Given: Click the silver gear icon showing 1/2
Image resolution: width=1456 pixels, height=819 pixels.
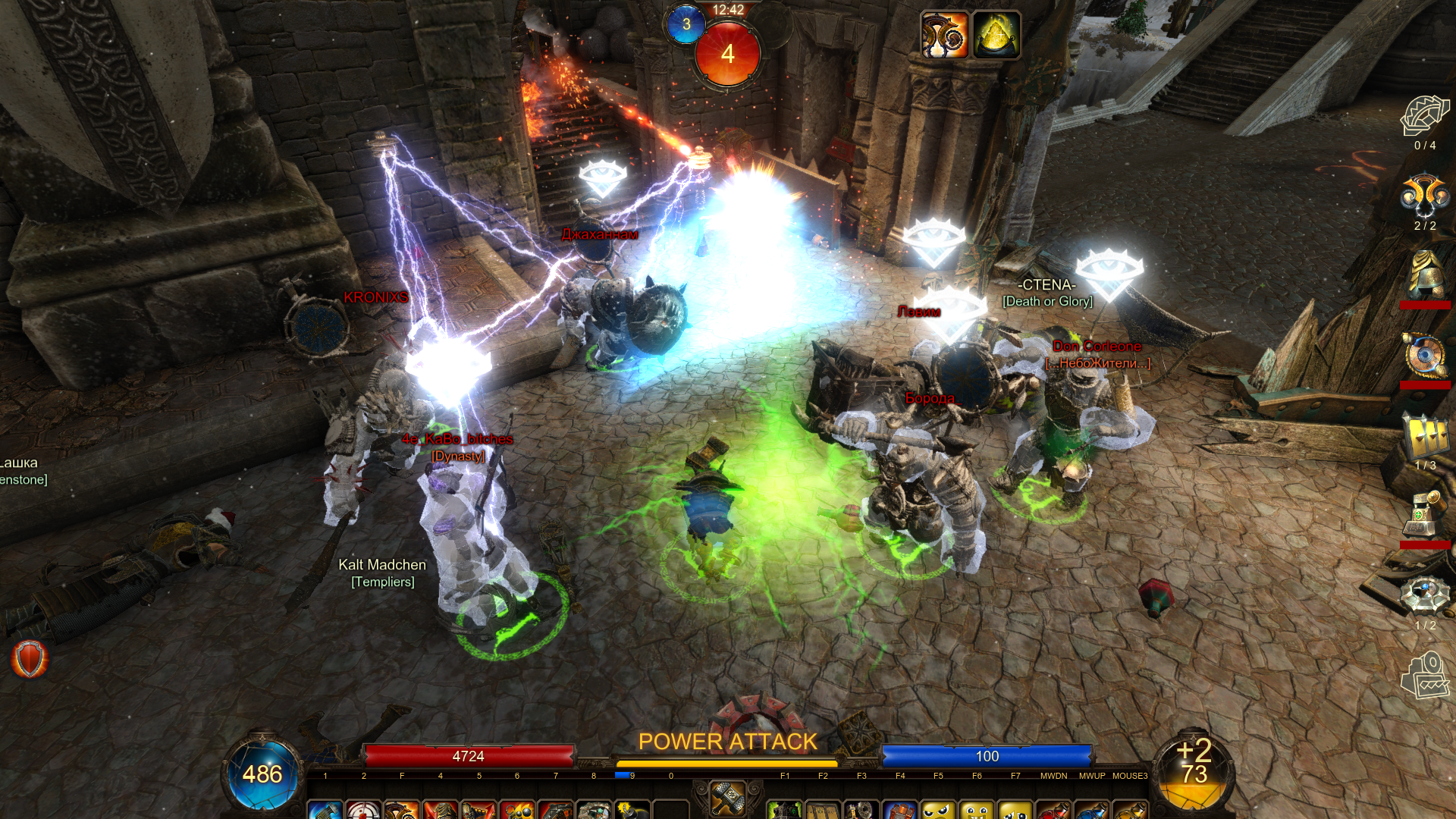Looking at the screenshot, I should 1424,596.
